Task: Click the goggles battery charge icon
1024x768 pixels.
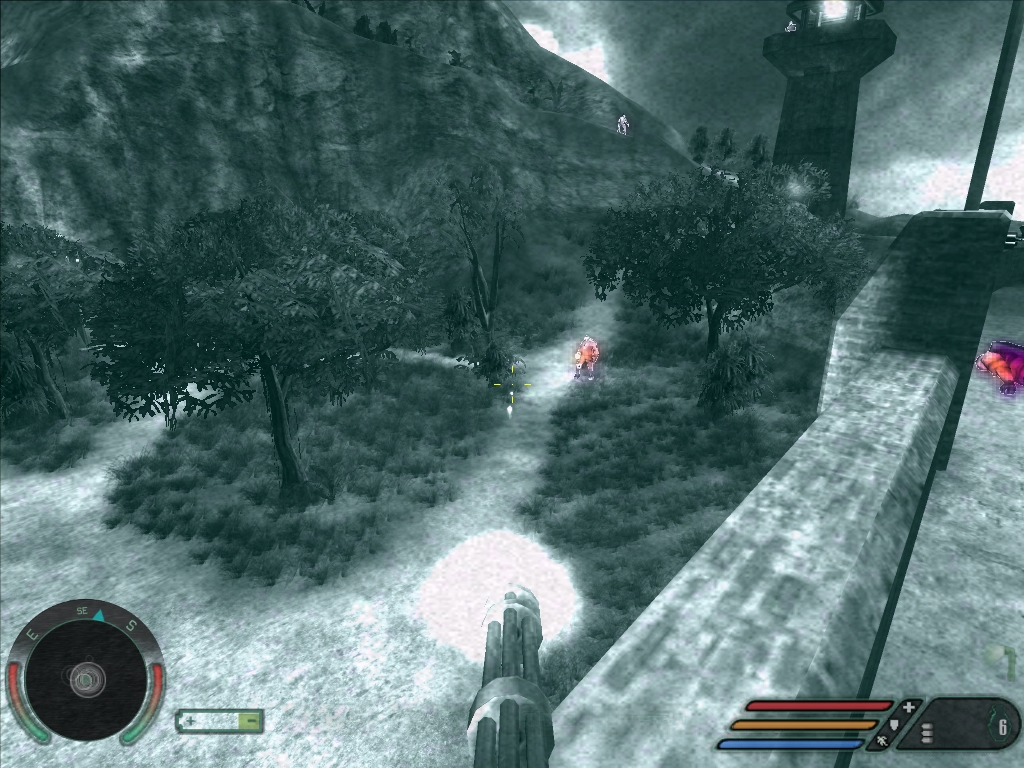Action: coord(220,720)
